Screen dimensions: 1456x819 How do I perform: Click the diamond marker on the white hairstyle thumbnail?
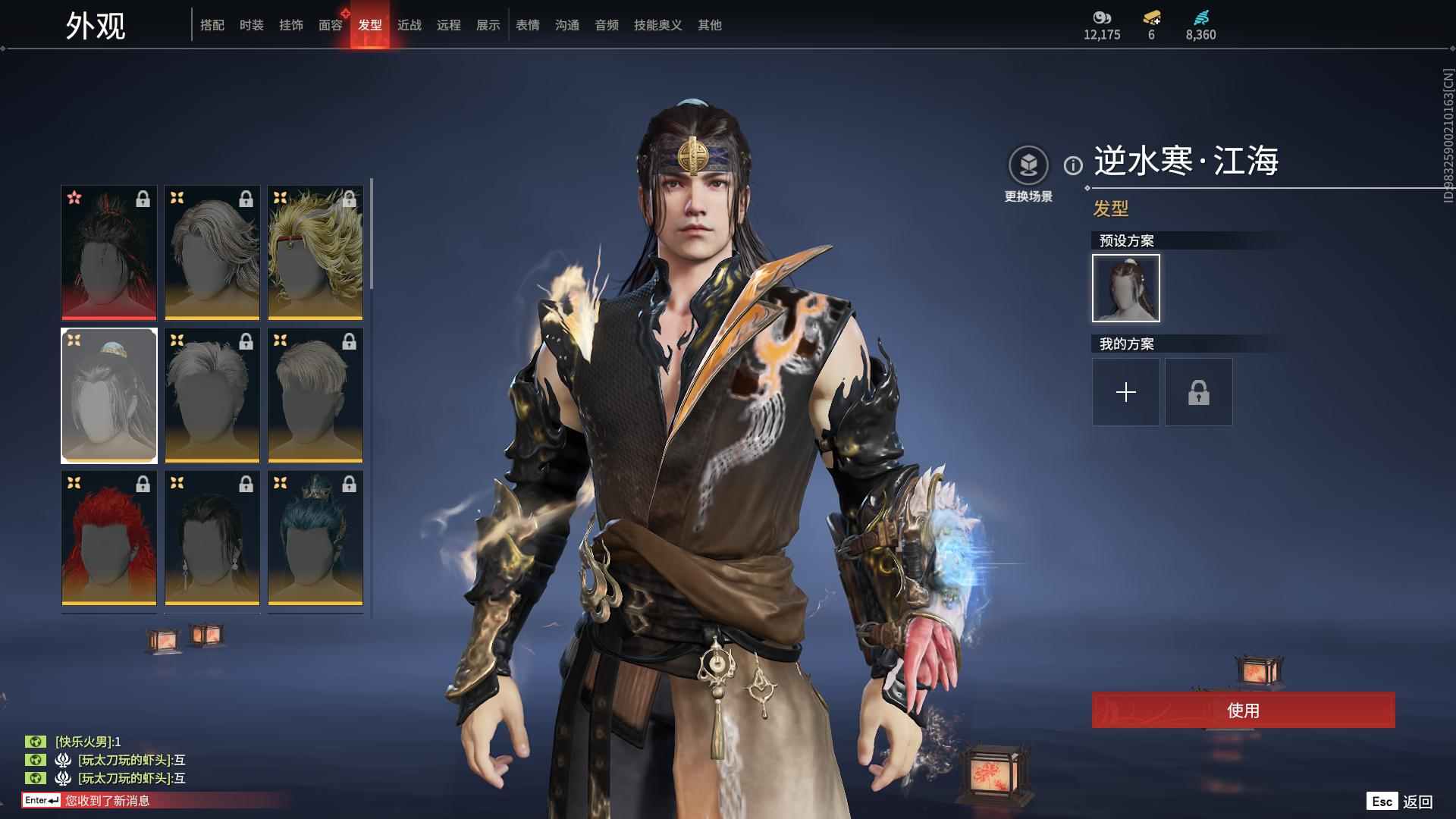pos(74,340)
